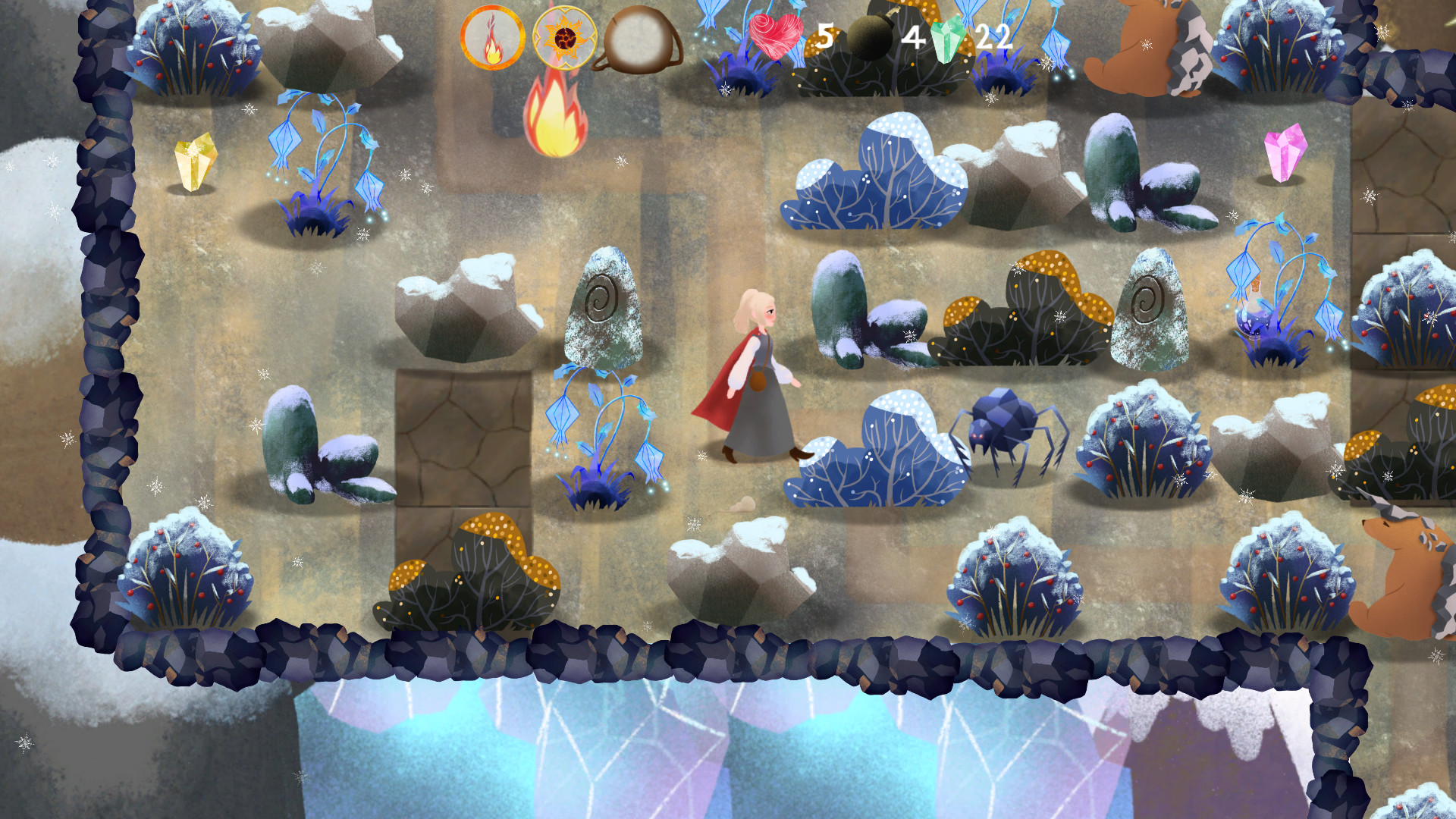Click the heart count number 5
Image resolution: width=1456 pixels, height=819 pixels.
[824, 35]
